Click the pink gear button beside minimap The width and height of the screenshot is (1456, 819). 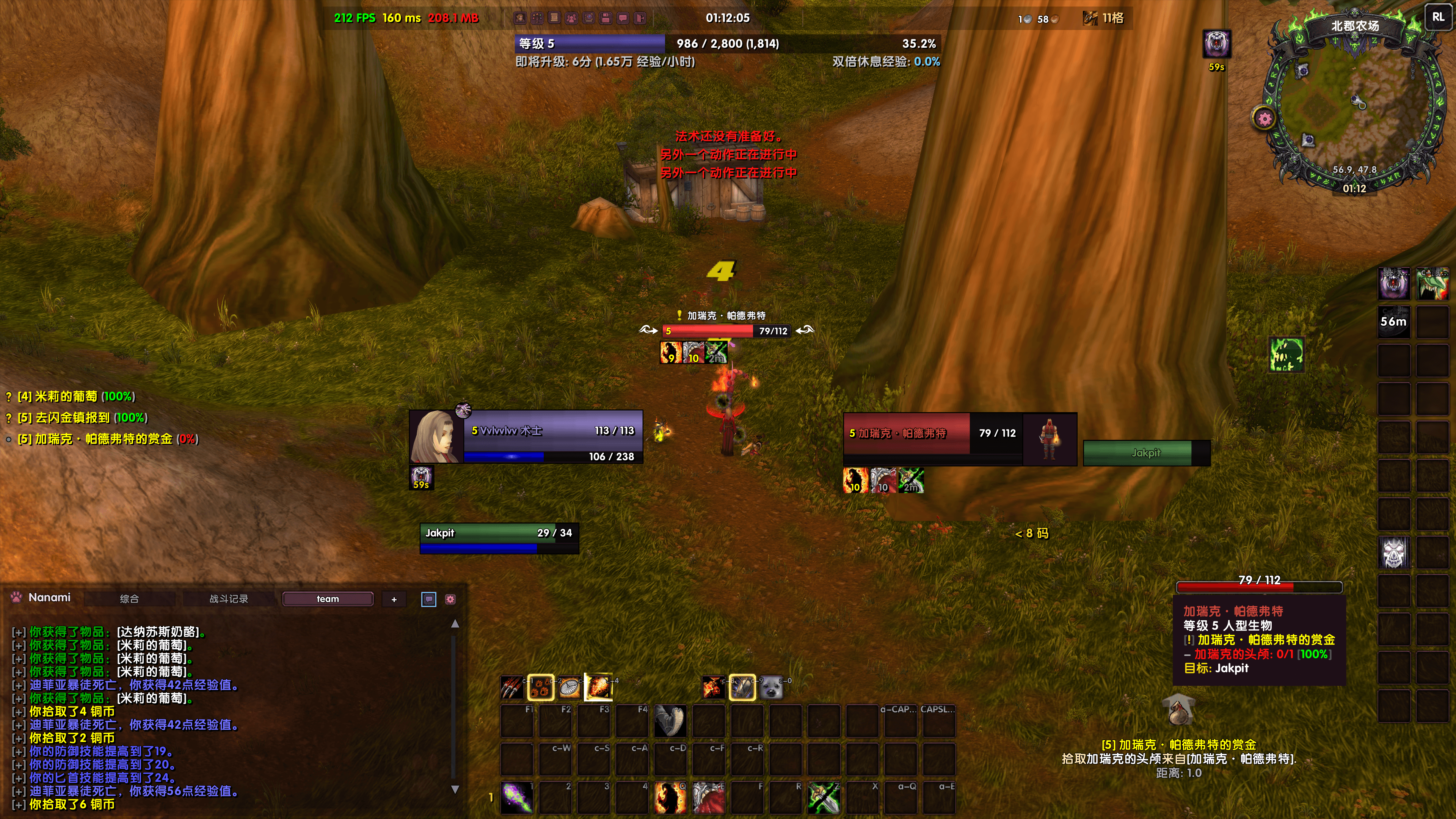[1265, 119]
